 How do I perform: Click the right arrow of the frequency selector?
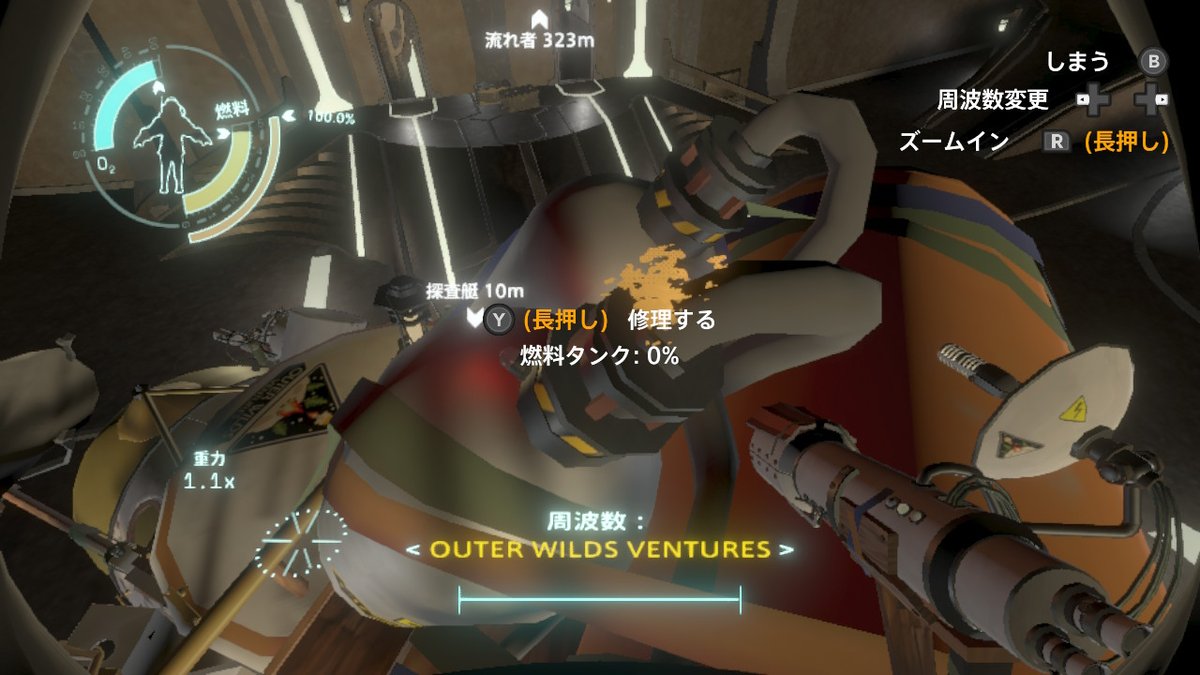pos(789,550)
